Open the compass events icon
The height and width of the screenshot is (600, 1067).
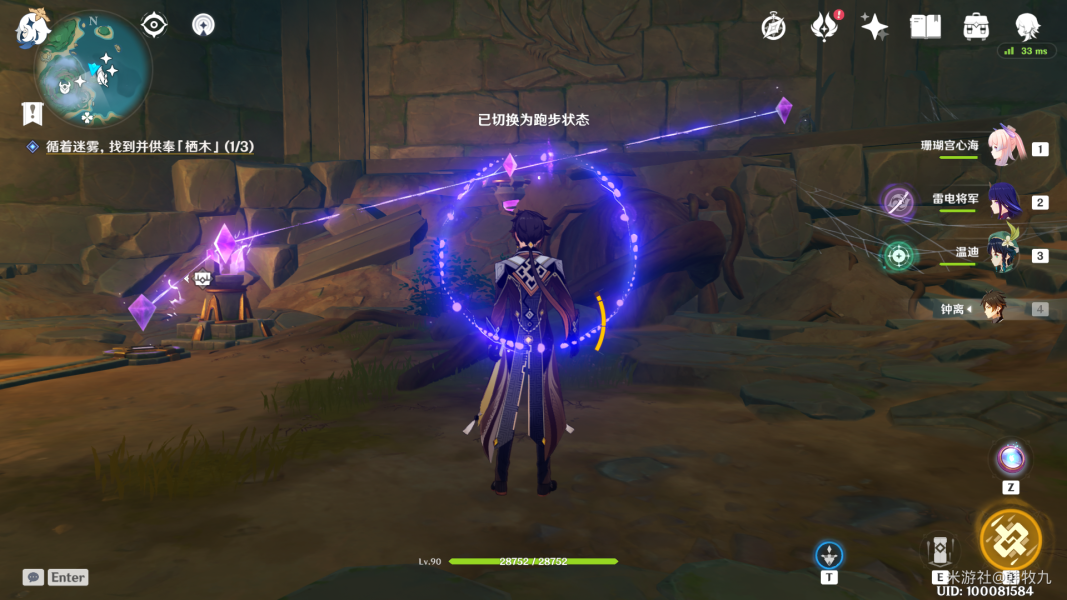pos(773,27)
